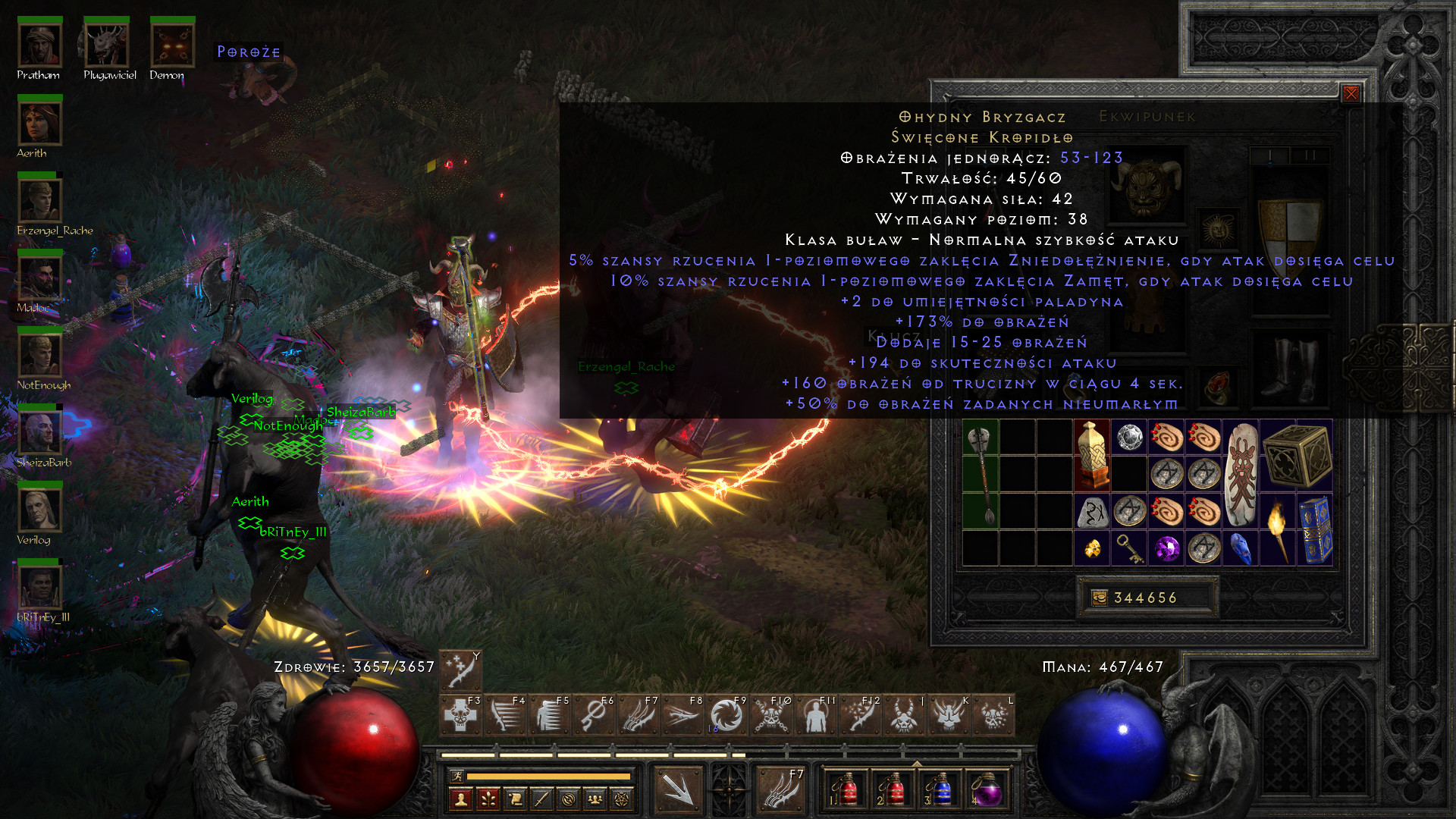Open the party button with three figures
This screenshot has height=819, width=1456.
(x=595, y=799)
